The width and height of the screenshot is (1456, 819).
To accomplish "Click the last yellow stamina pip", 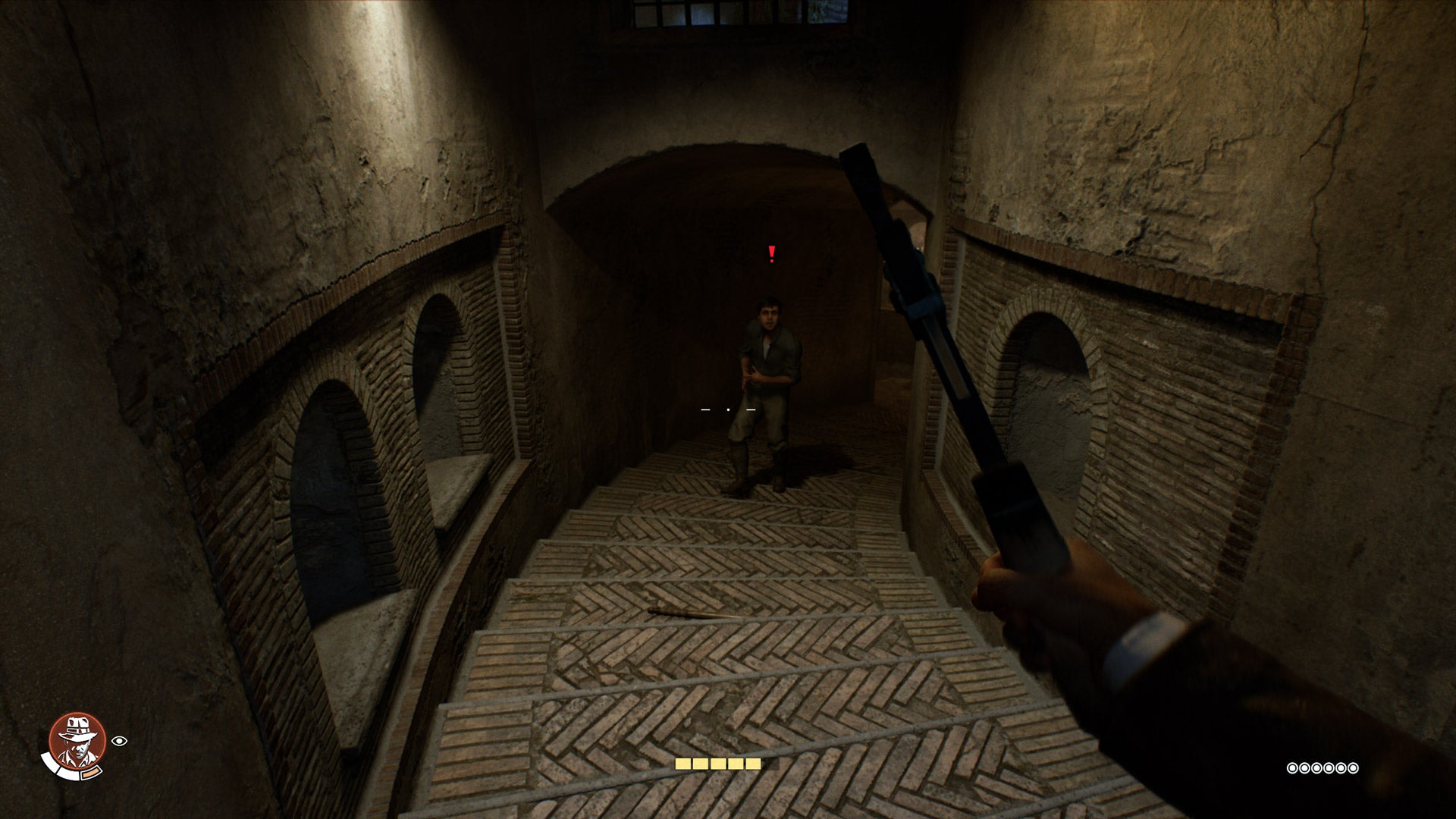I will click(x=753, y=764).
